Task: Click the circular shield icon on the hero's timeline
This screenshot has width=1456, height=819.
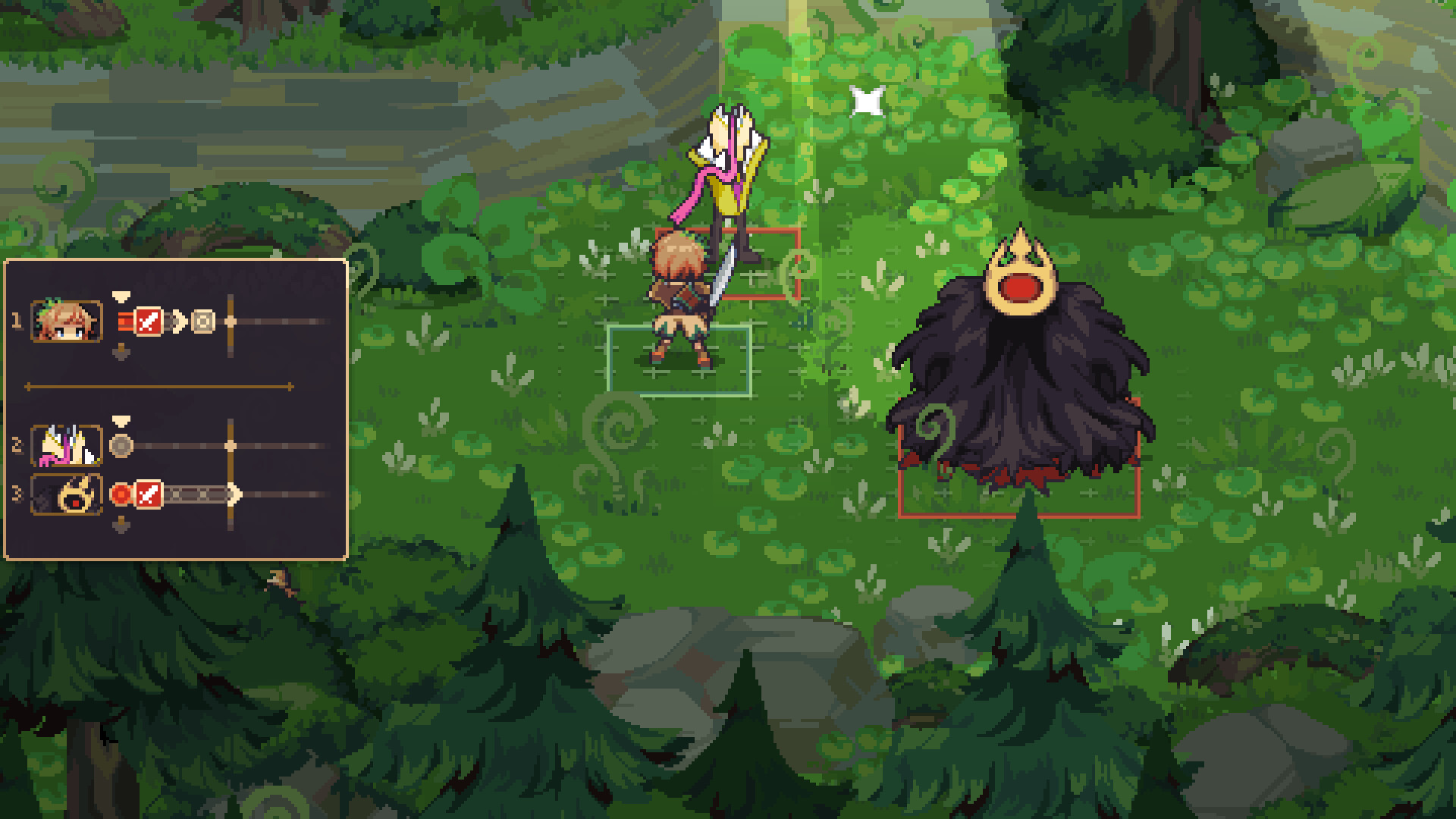Action: [202, 322]
